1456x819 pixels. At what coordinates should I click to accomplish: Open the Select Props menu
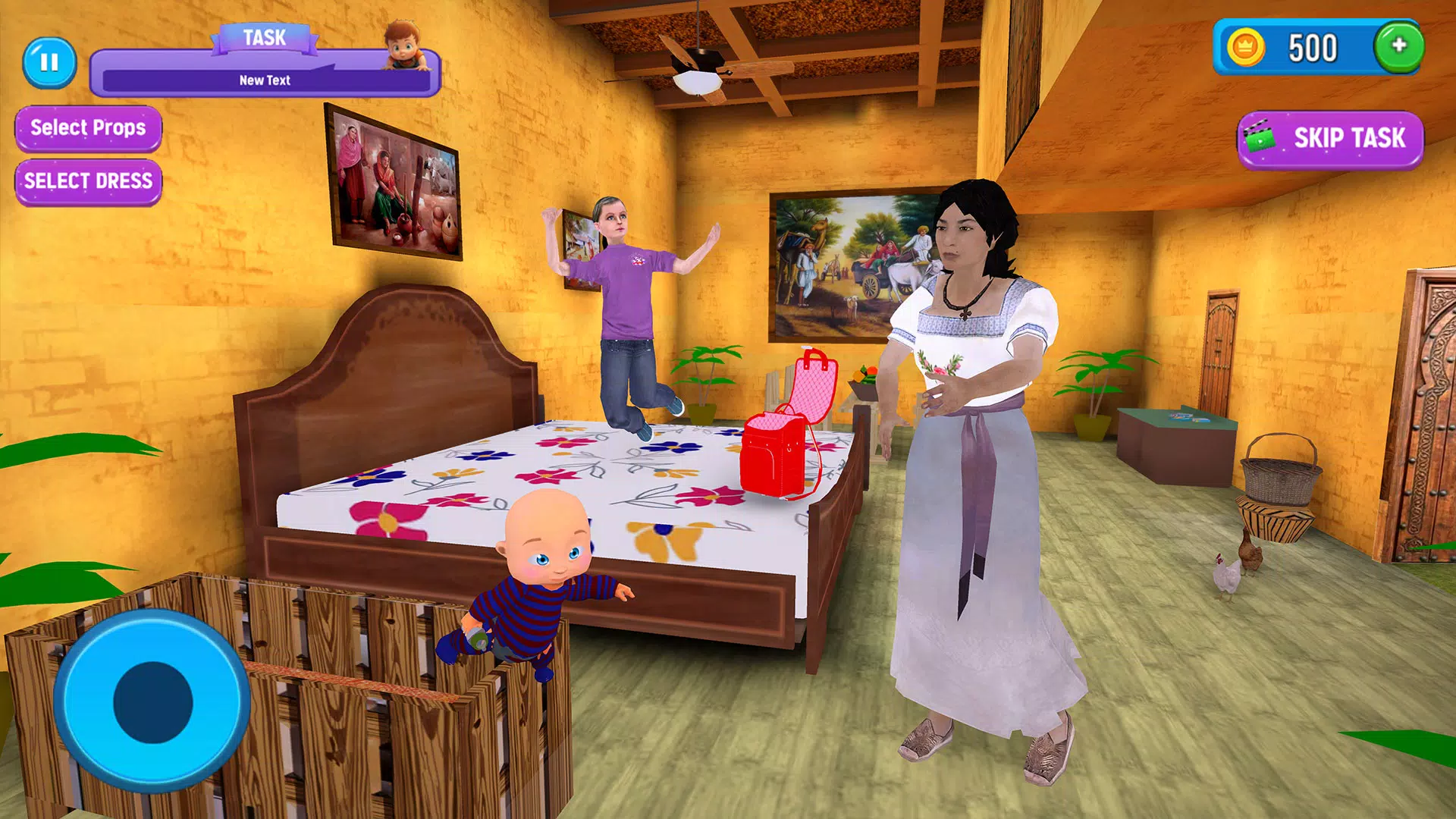(87, 127)
